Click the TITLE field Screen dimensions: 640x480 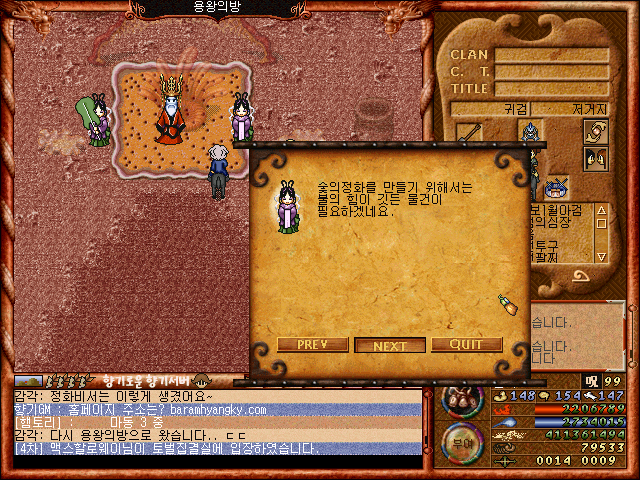(552, 88)
